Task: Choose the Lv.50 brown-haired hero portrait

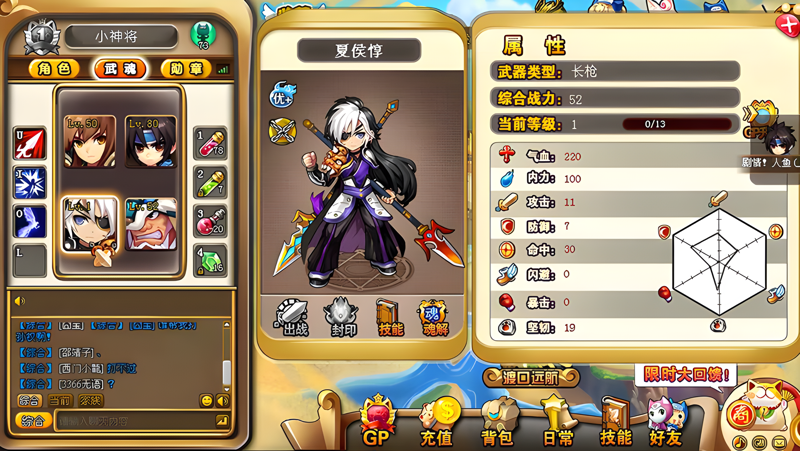Action: tap(90, 142)
